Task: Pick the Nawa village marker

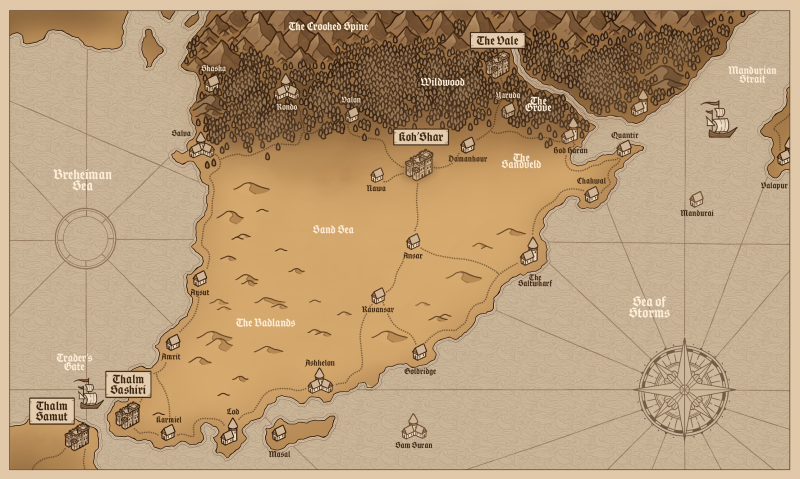Action: point(378,174)
